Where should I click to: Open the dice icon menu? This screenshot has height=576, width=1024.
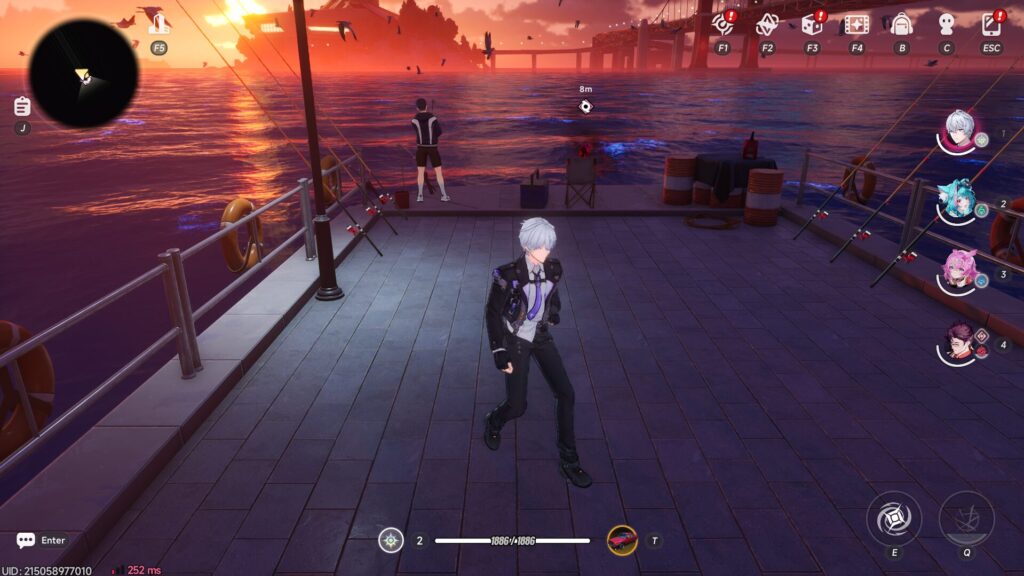[x=812, y=24]
